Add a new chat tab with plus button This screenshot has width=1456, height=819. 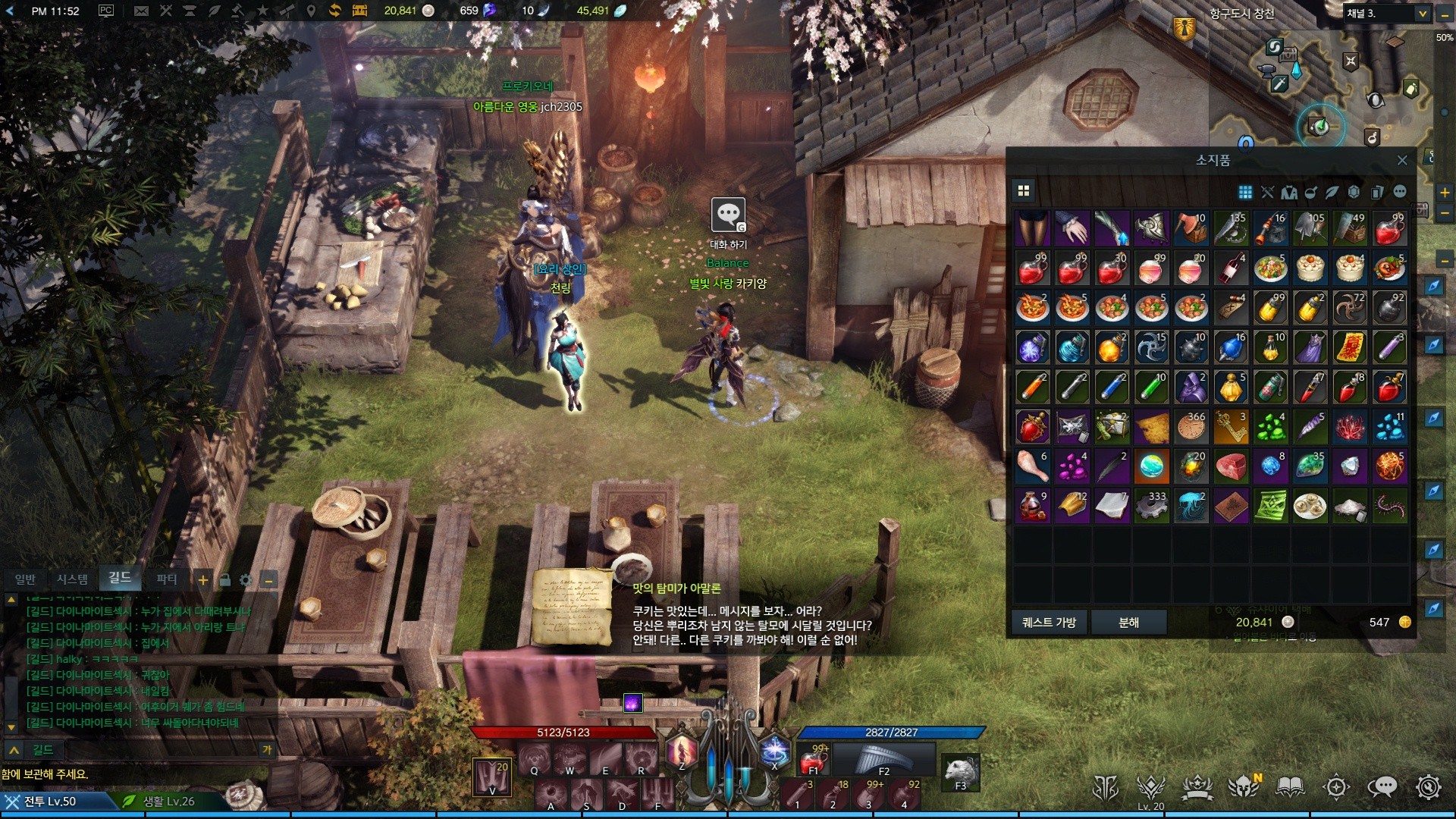pyautogui.click(x=203, y=580)
